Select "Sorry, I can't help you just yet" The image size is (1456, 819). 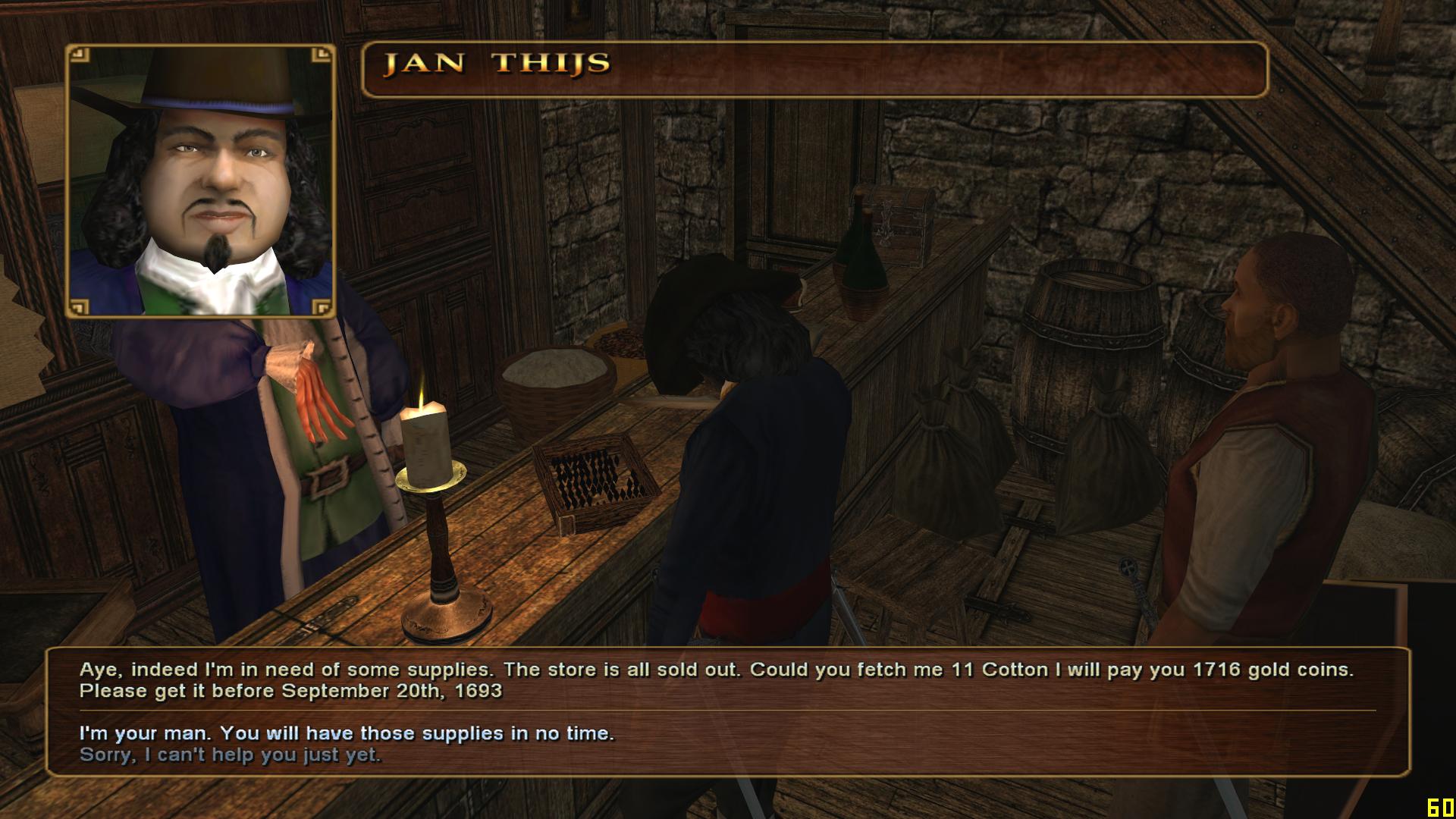(231, 755)
